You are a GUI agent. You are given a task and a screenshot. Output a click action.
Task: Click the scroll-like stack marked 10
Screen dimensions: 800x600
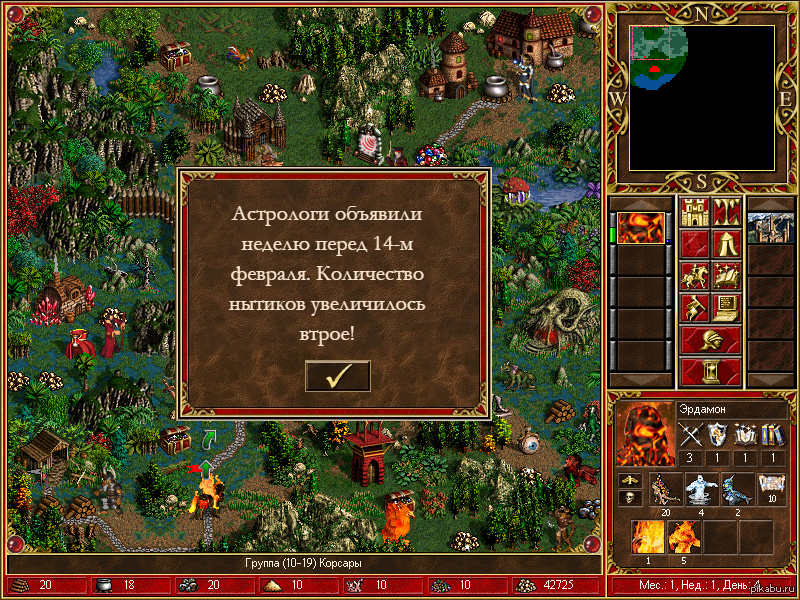coord(772,489)
